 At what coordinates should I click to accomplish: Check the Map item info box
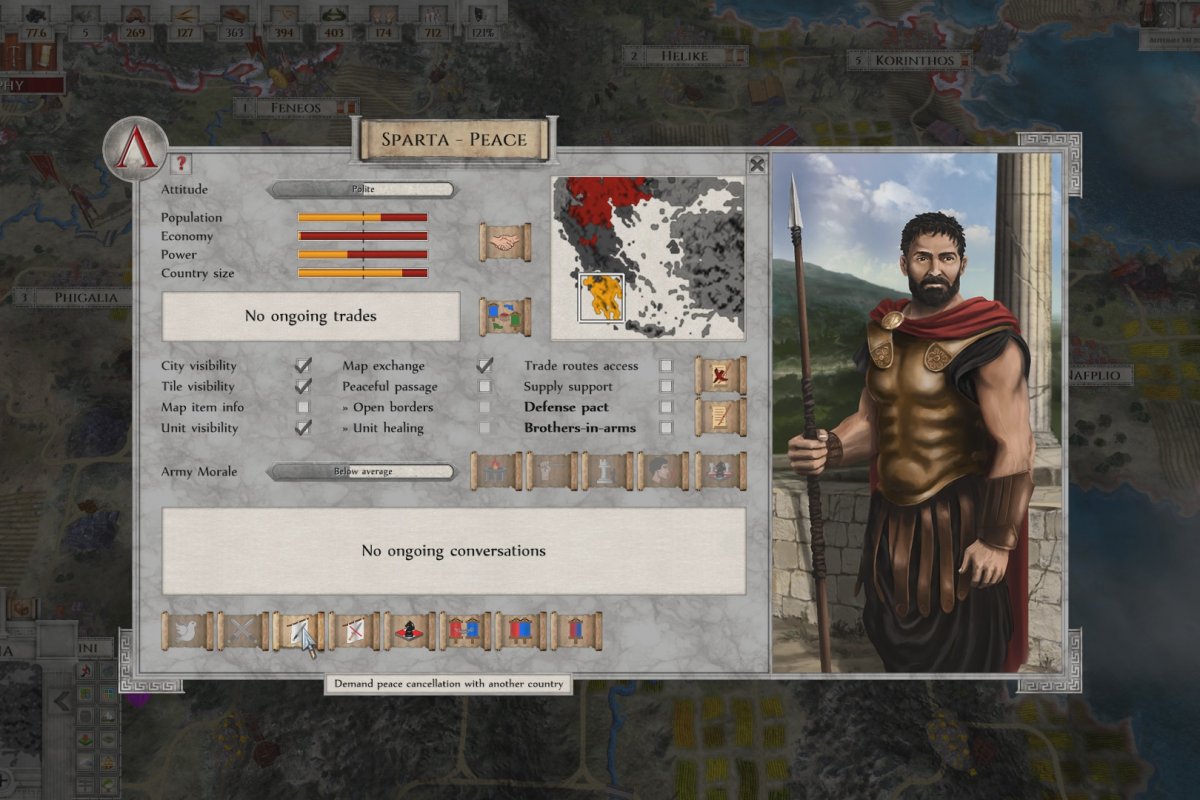coord(303,407)
